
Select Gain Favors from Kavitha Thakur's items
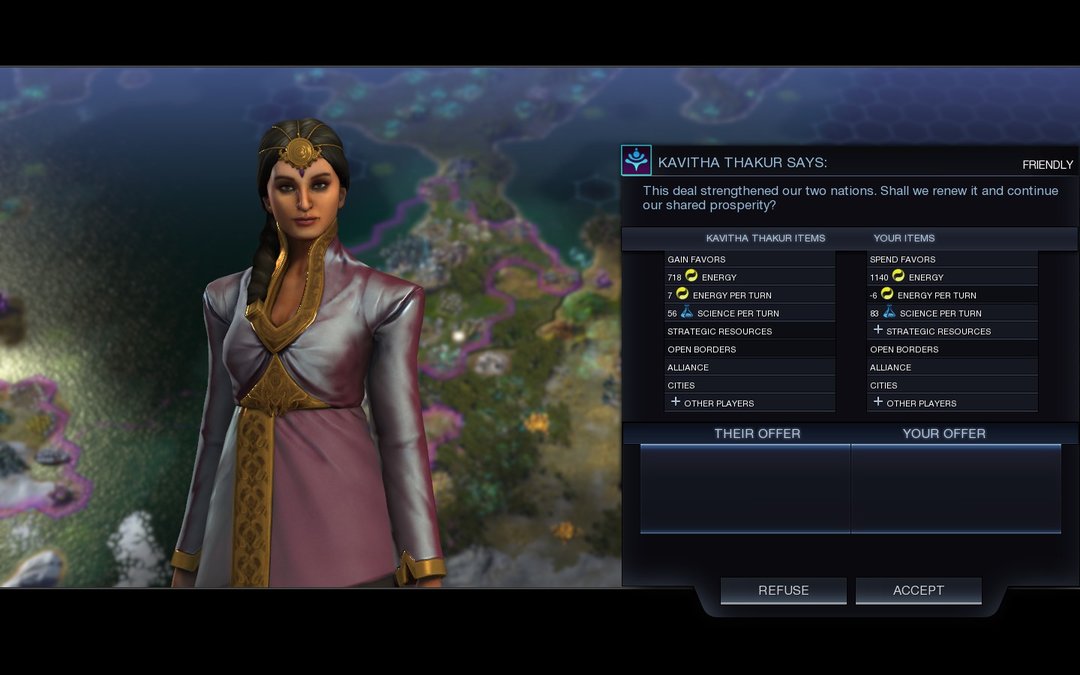749,259
